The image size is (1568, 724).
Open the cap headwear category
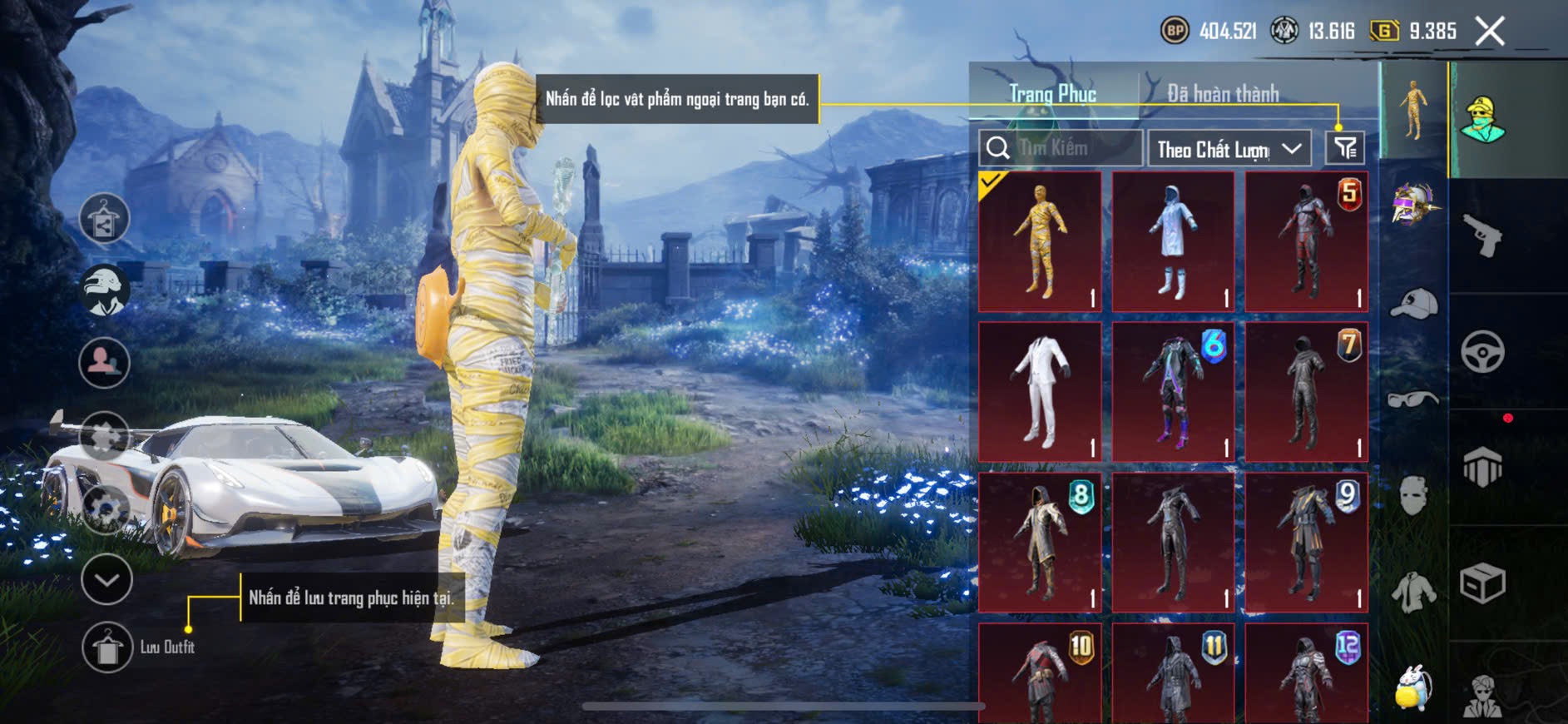coord(1413,303)
